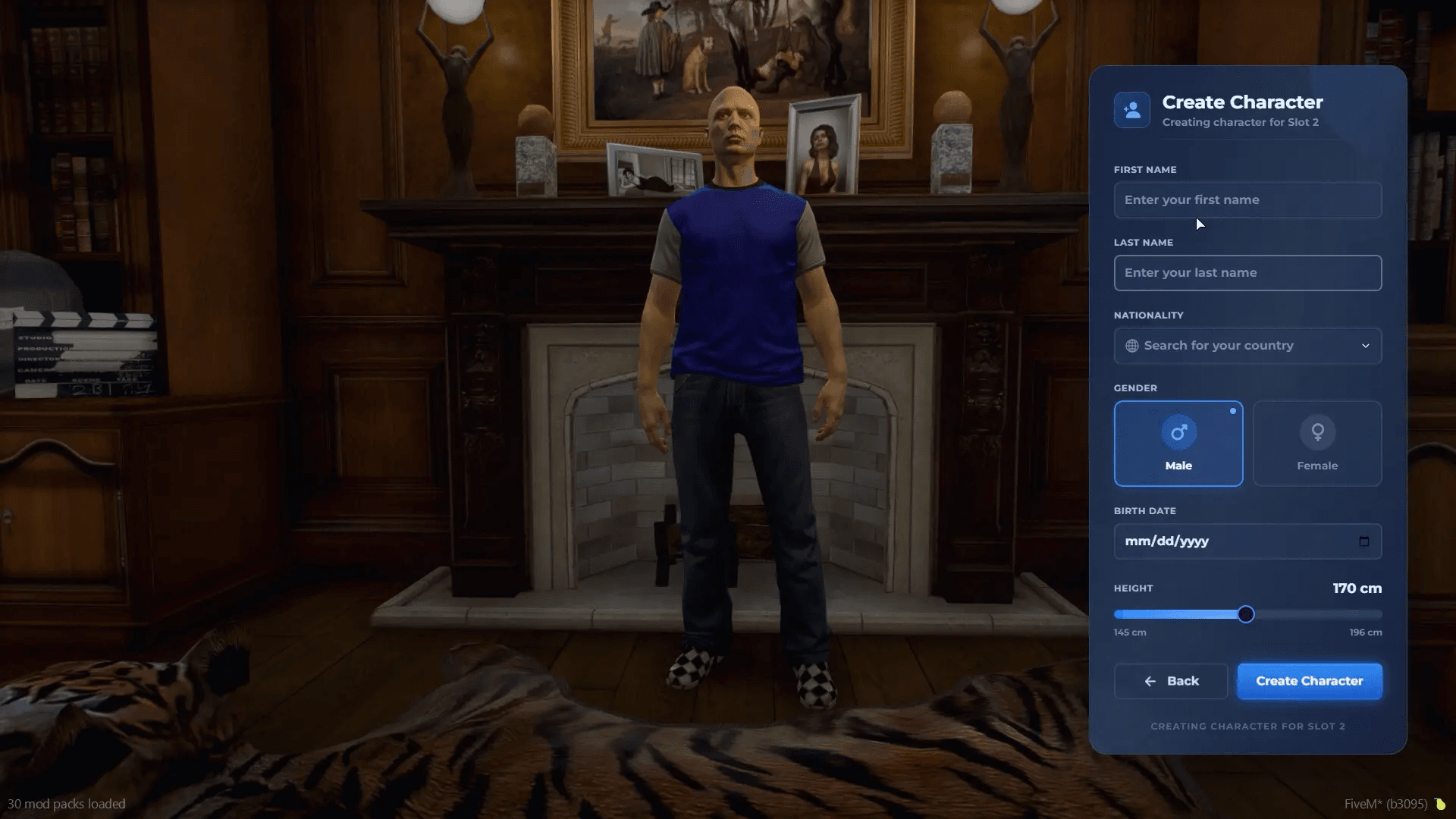Select Female as the character gender
Viewport: 1456px width, 819px height.
point(1317,444)
